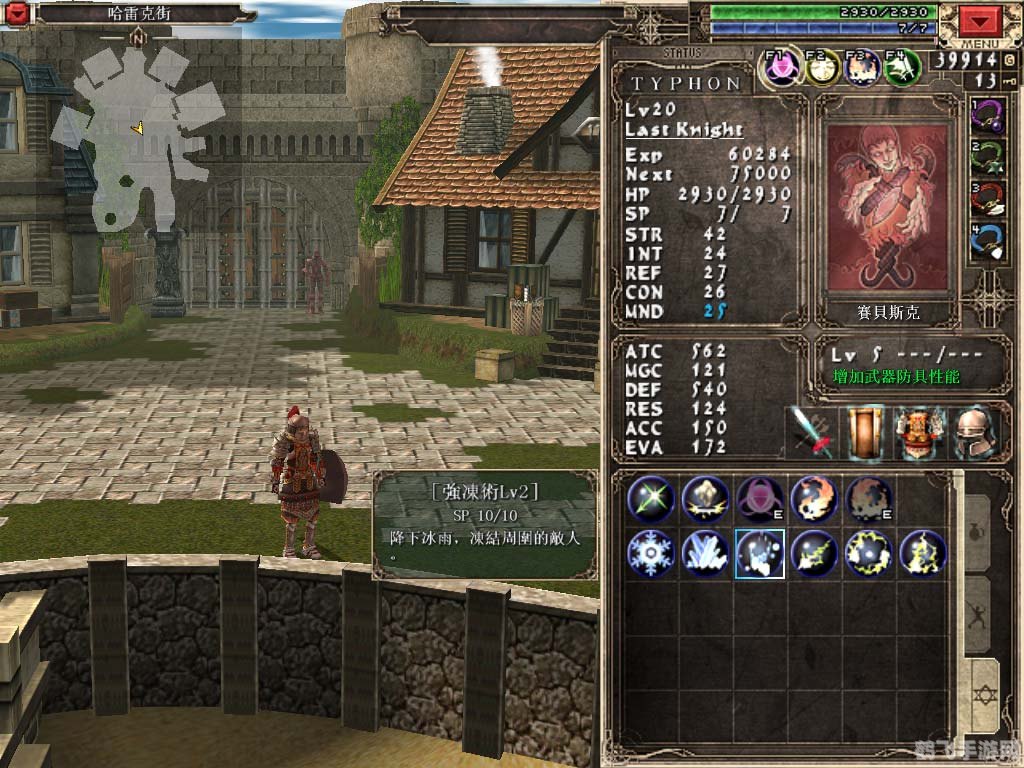1024x768 pixels.
Task: Choose the ice crystal shards spell
Action: (705, 553)
